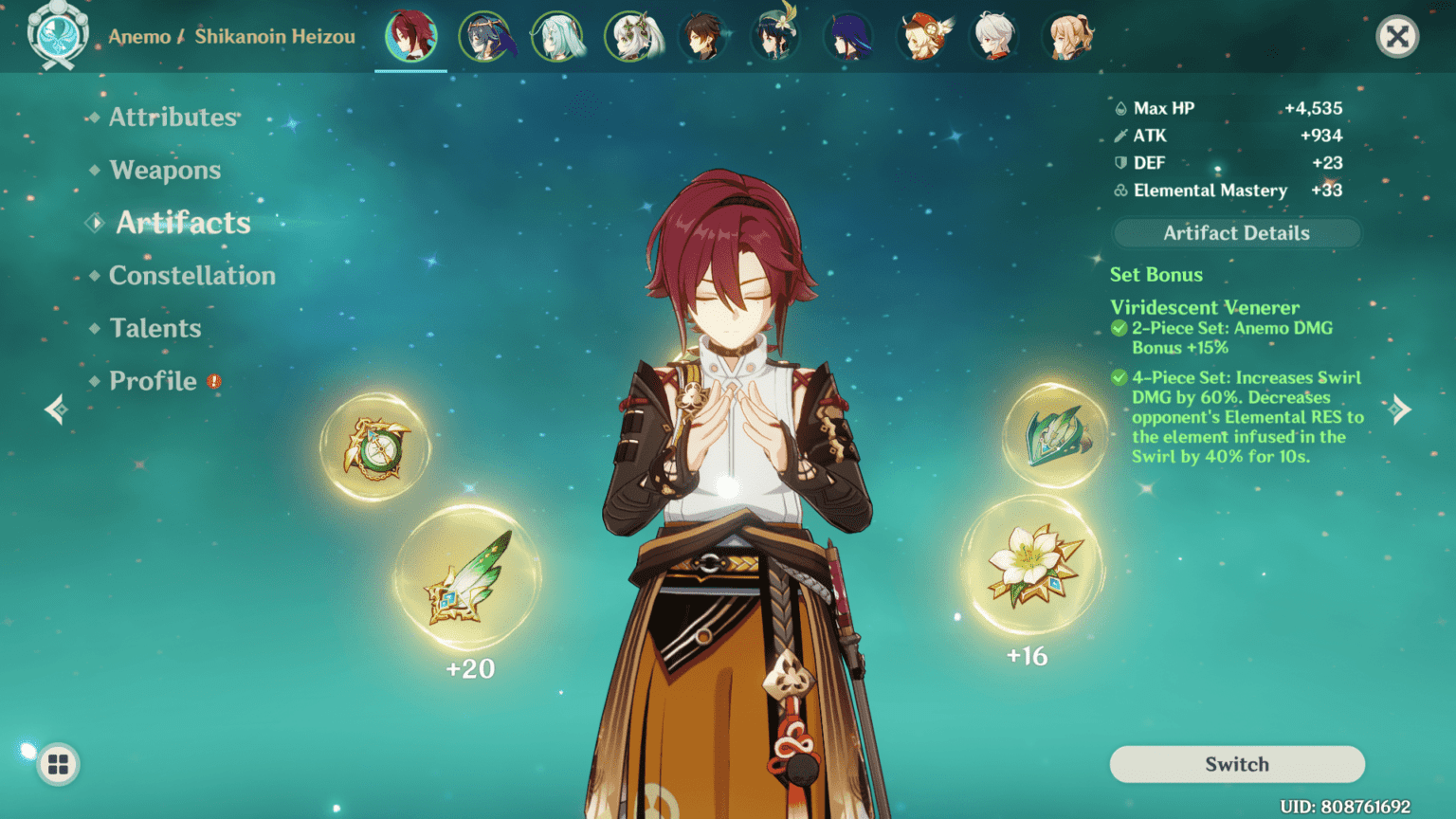View the Constellation page
This screenshot has height=819, width=1456.
[191, 276]
